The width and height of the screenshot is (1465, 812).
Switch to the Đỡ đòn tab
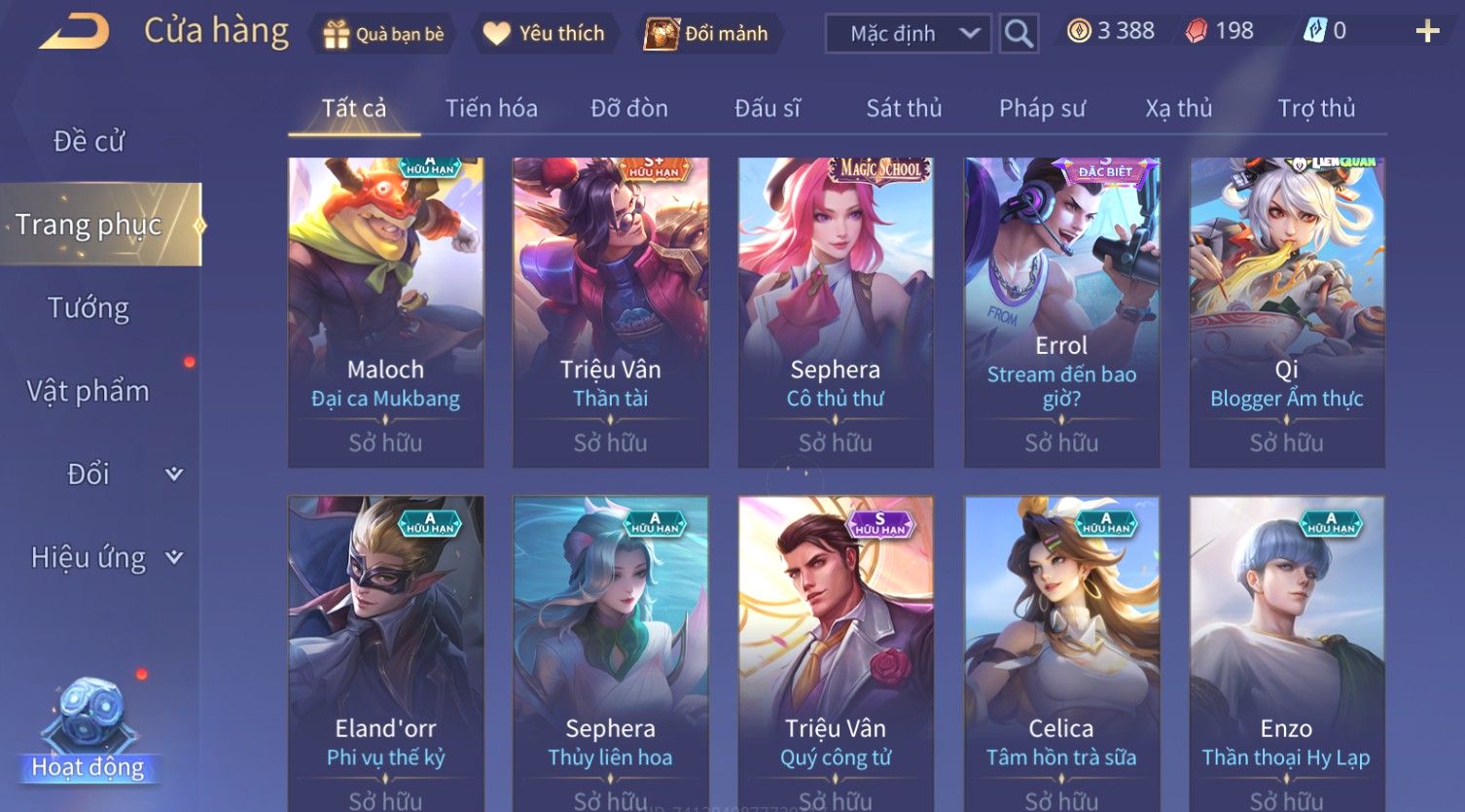click(x=629, y=108)
